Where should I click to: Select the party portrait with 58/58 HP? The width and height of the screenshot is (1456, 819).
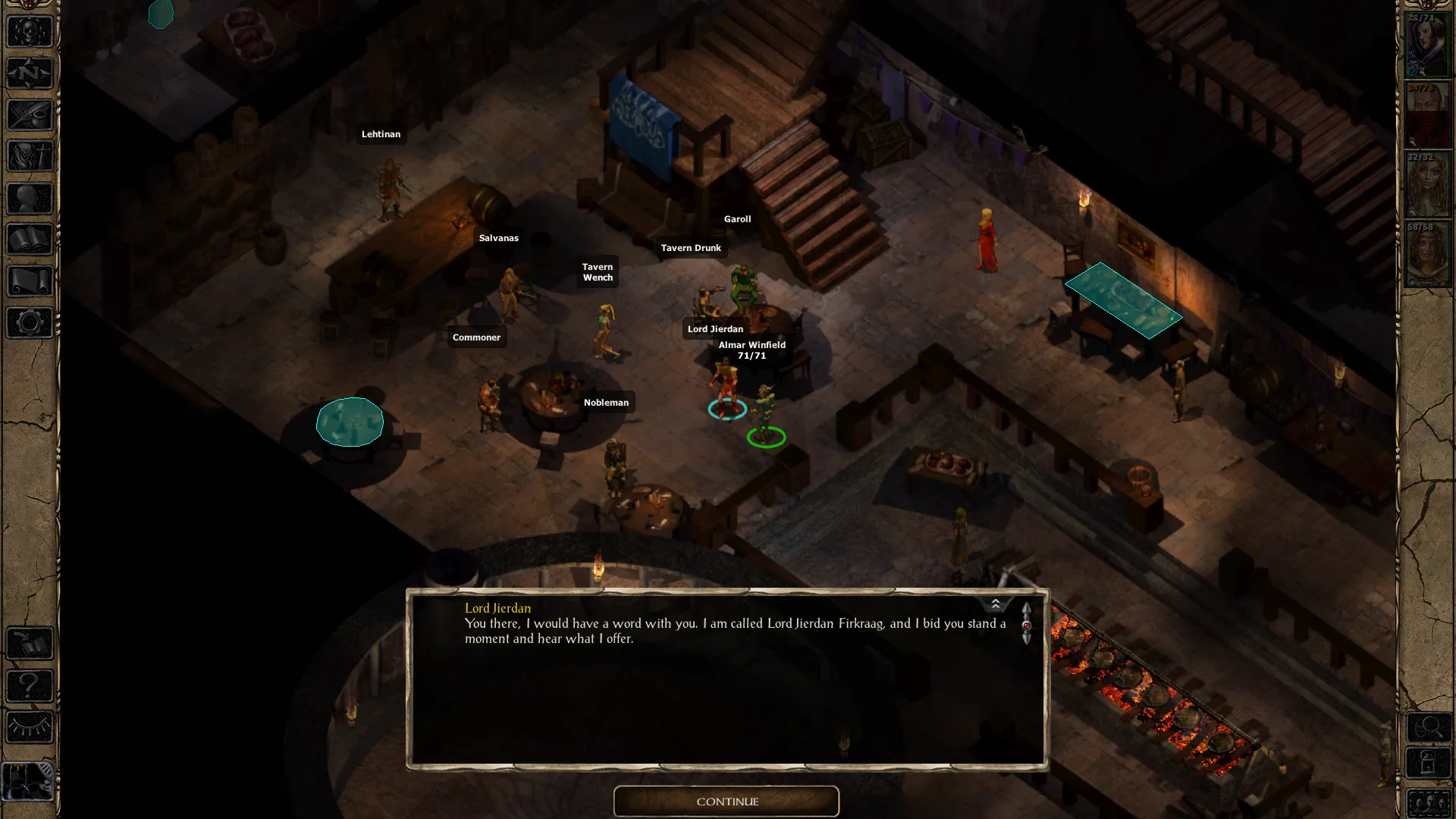click(1427, 255)
